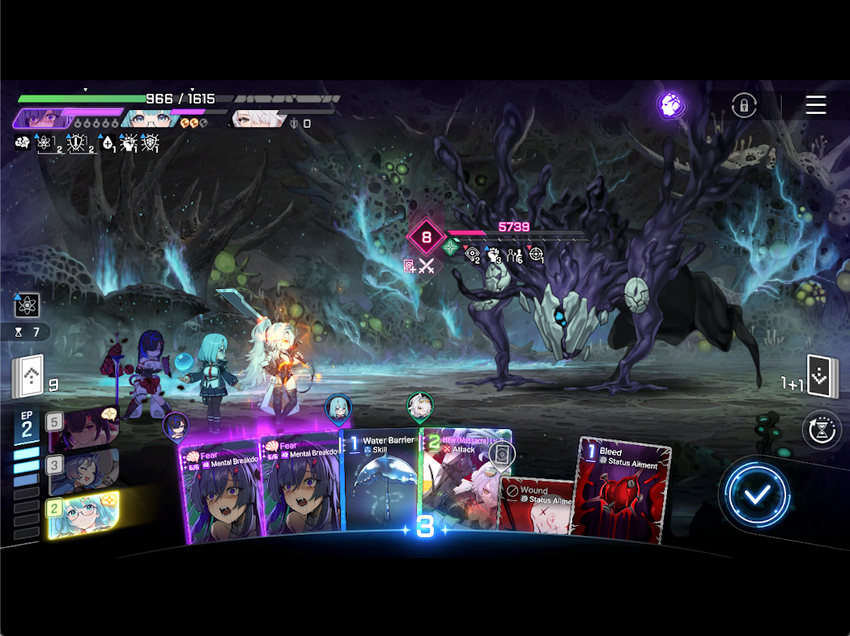Image resolution: width=850 pixels, height=636 pixels.
Task: Open the discard pile labeled 1+1
Action: pos(822,377)
